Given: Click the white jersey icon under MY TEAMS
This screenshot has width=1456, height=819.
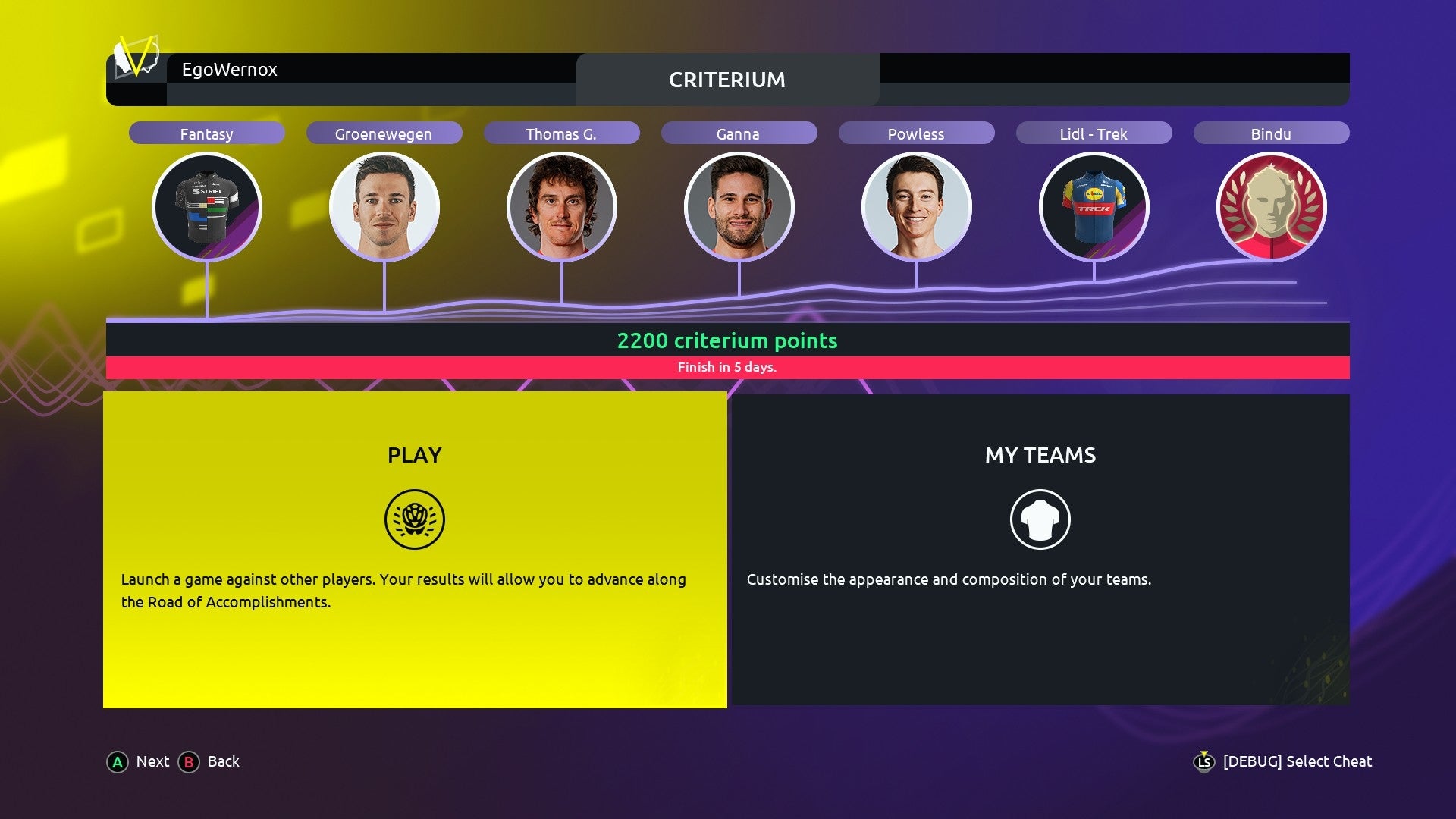Looking at the screenshot, I should (x=1040, y=519).
